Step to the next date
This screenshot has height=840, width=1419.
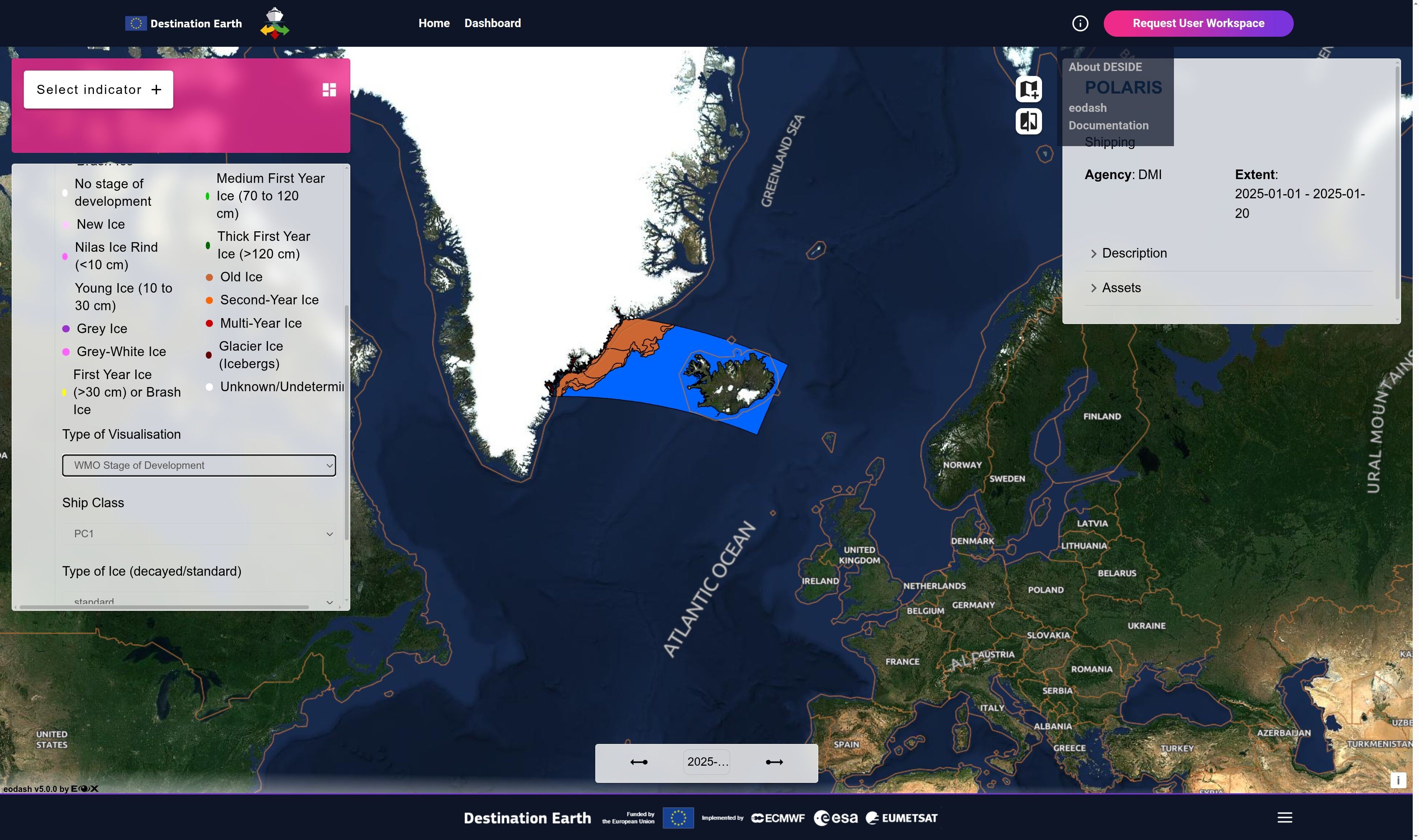coord(774,762)
